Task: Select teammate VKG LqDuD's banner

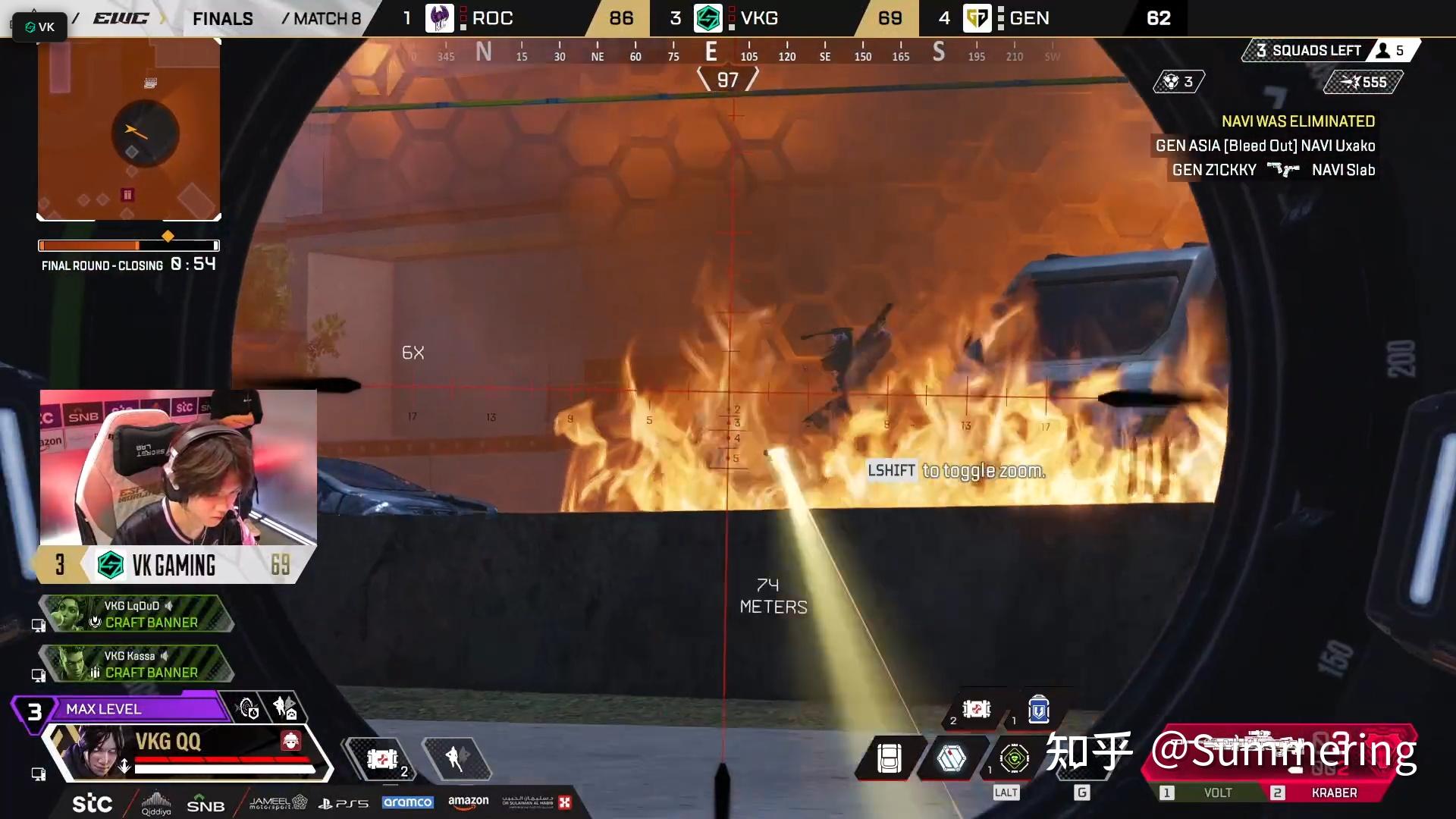Action: click(x=136, y=614)
